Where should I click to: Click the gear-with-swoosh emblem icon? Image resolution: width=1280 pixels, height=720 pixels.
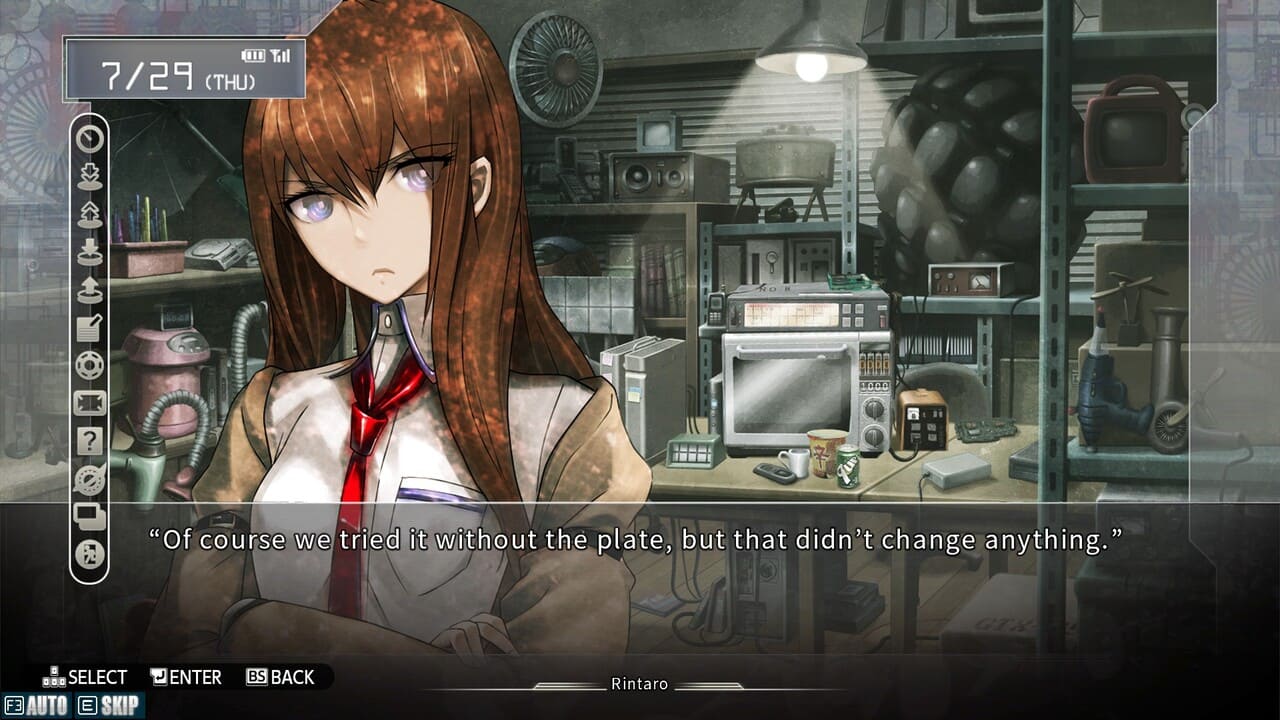[90, 479]
